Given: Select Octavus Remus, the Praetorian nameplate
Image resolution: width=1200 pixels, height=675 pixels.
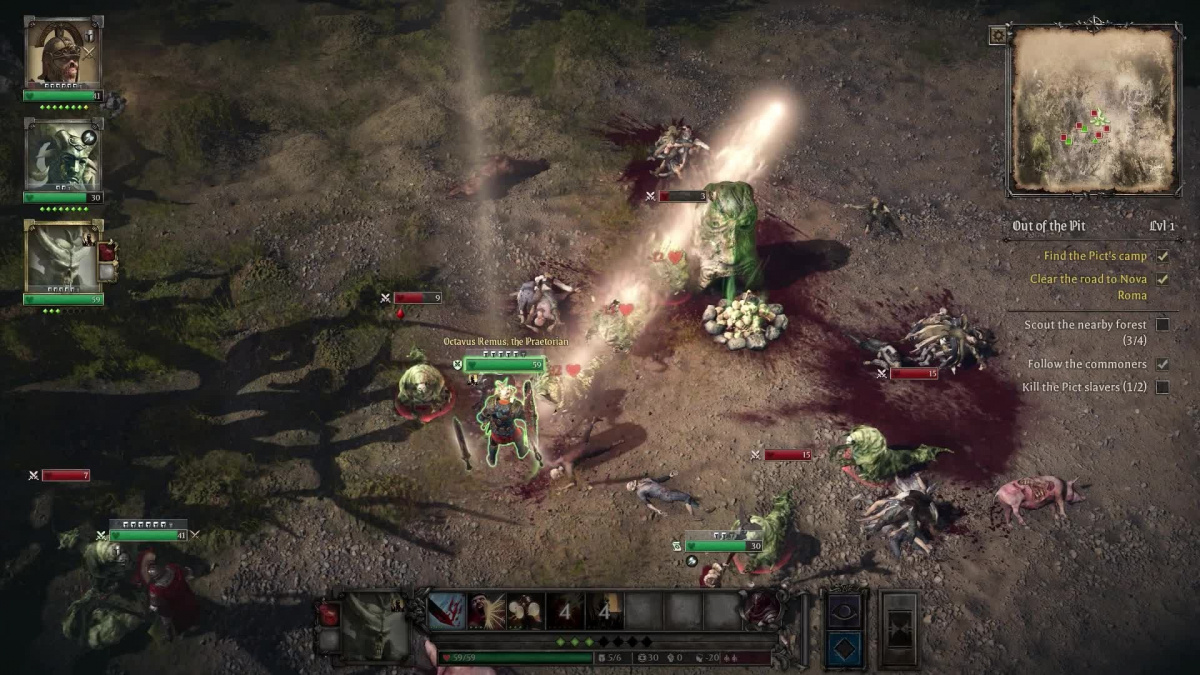Looking at the screenshot, I should click(x=505, y=342).
